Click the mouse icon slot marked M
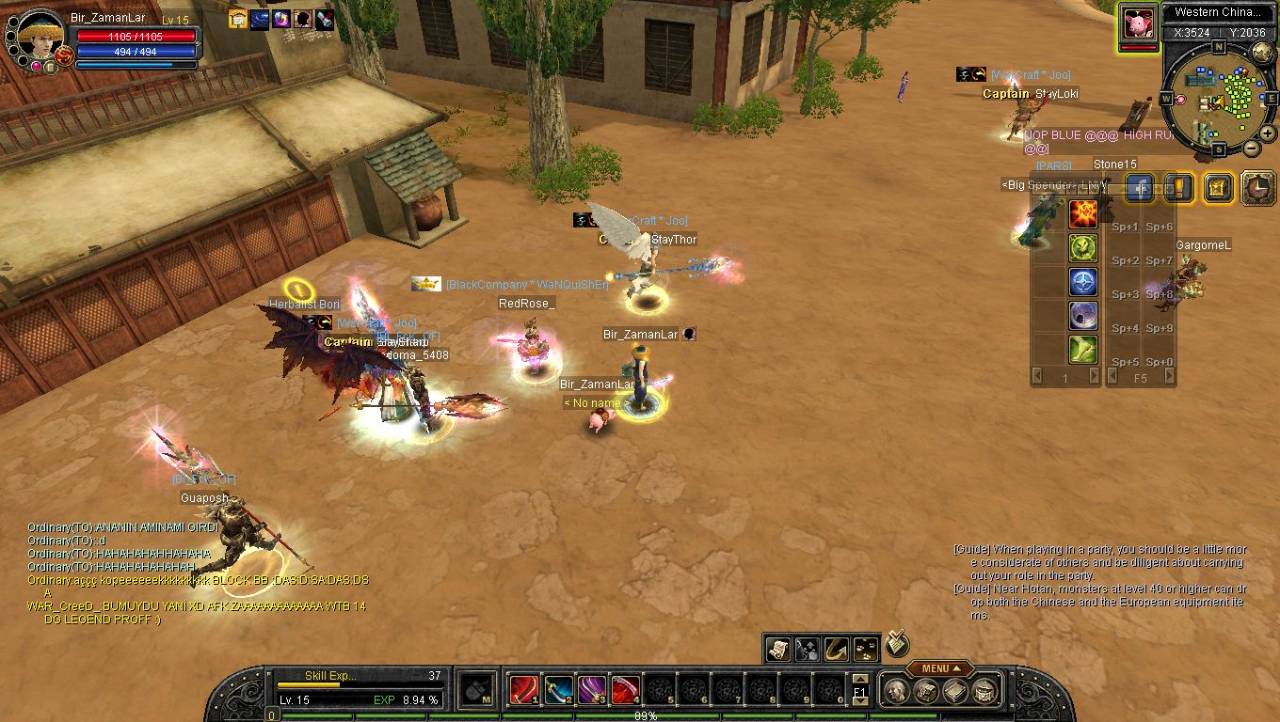Screen dimensions: 1280x722 click(477, 690)
